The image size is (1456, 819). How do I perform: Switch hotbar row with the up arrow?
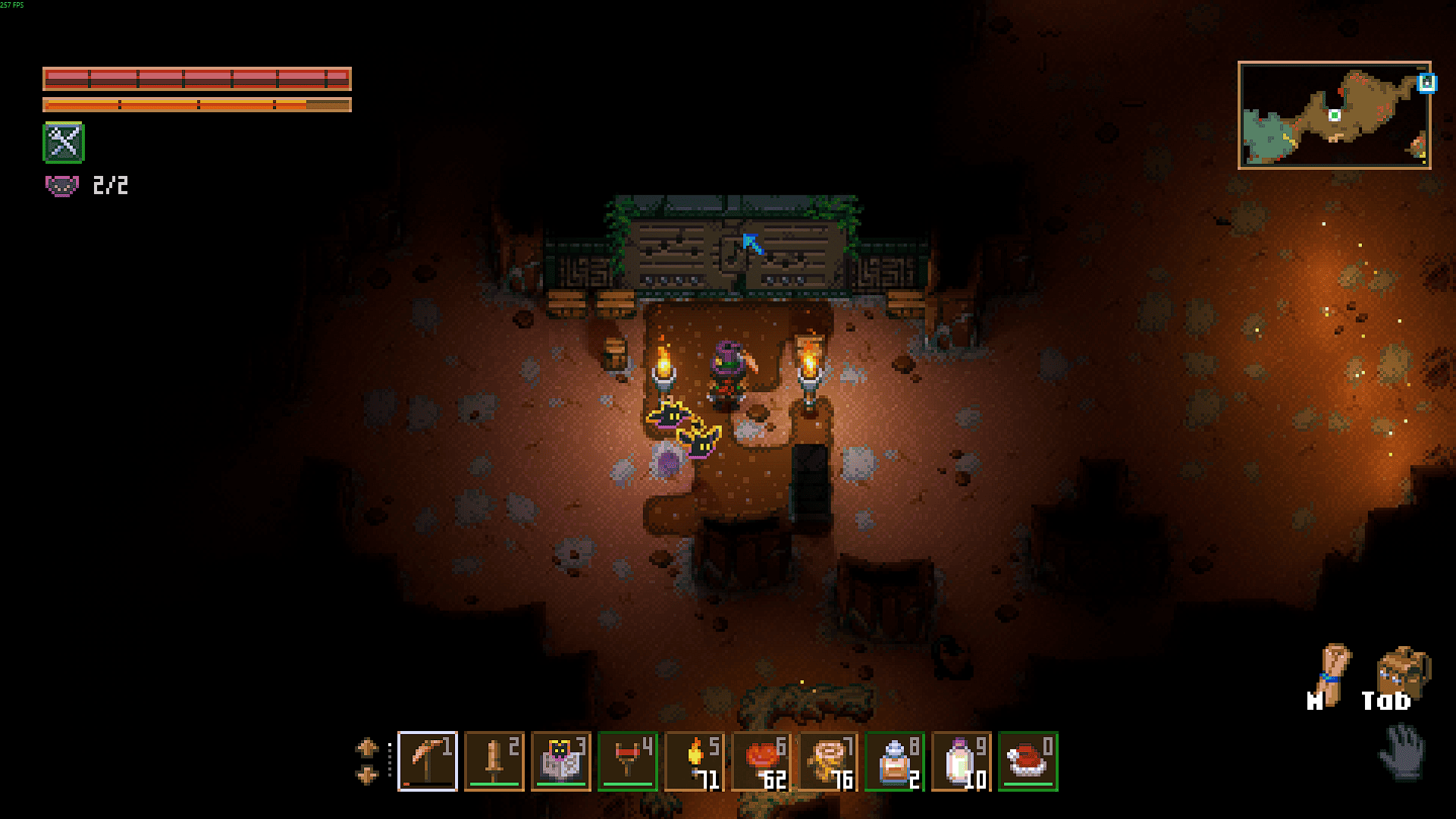click(367, 748)
